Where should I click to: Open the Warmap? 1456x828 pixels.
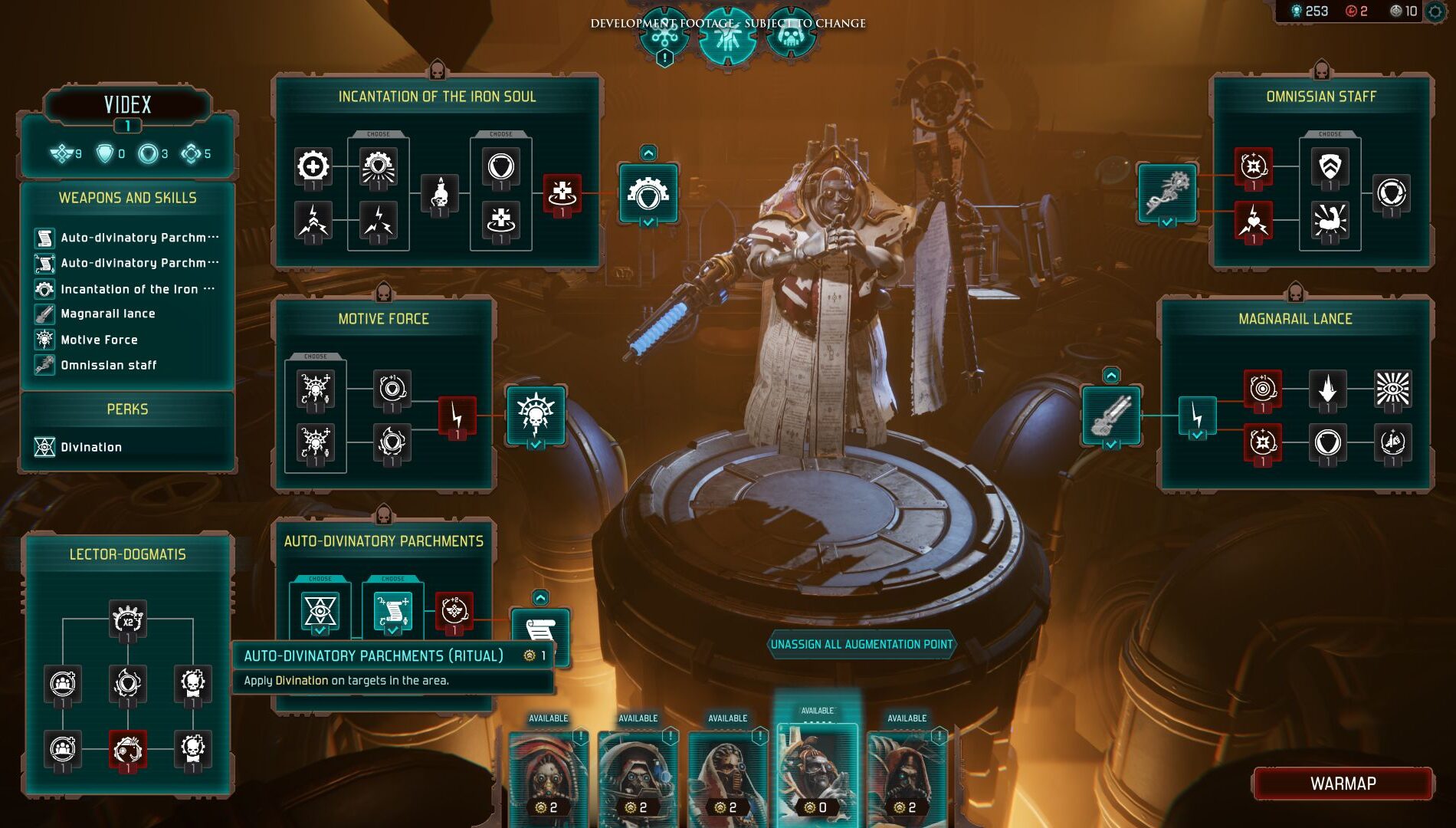[1343, 784]
